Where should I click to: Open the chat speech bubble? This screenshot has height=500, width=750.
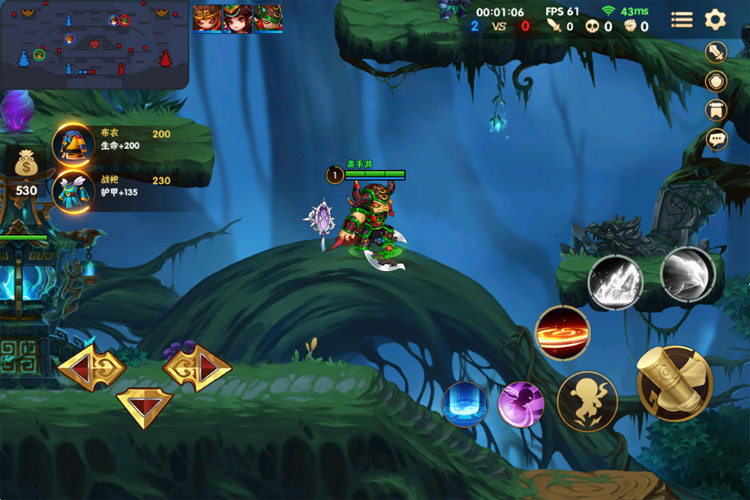pos(716,139)
